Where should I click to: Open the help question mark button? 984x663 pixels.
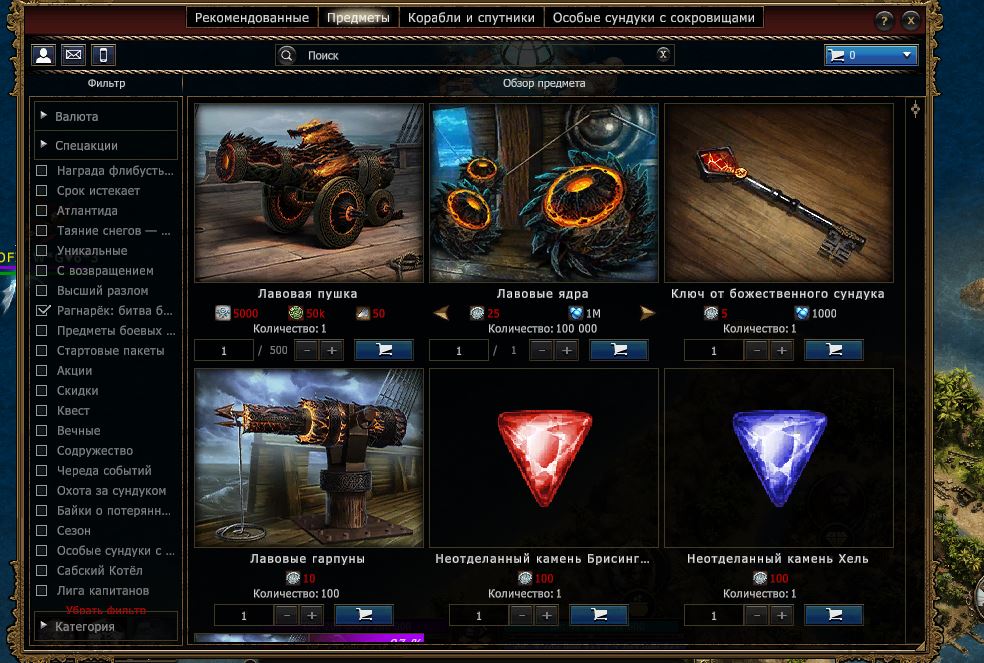point(884,20)
